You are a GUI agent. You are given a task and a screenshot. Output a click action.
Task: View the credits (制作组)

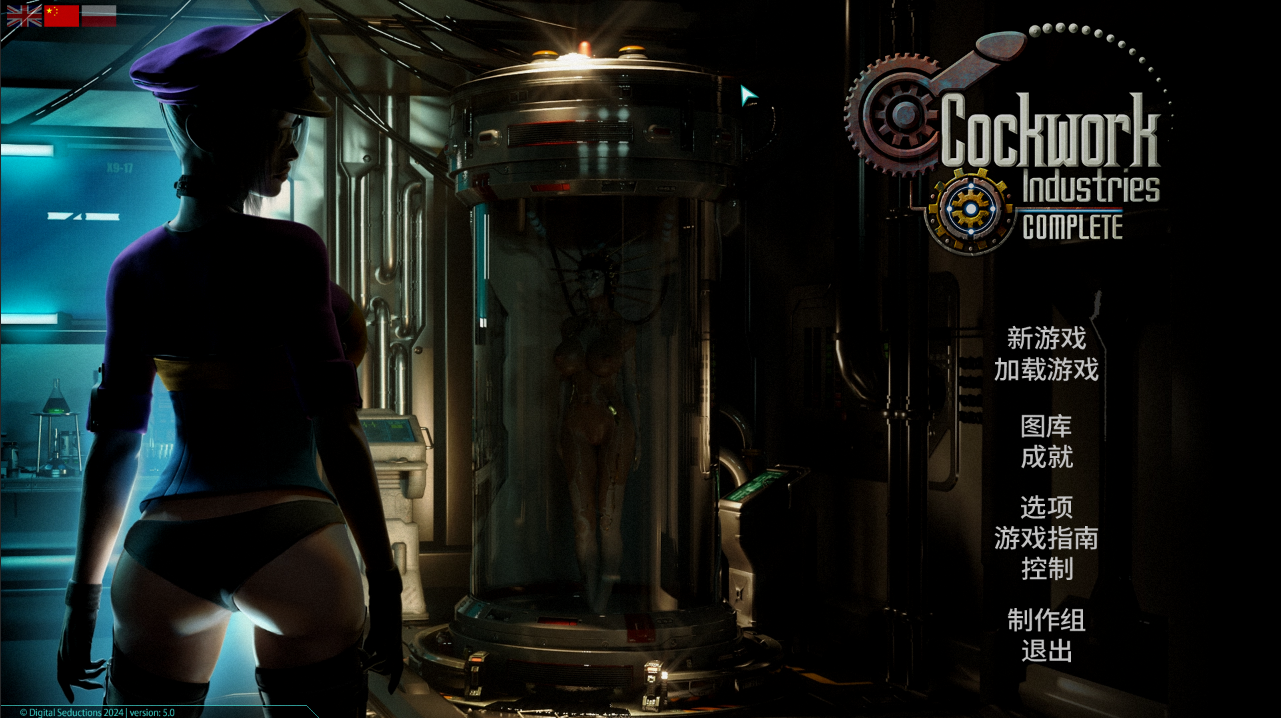(x=1046, y=620)
